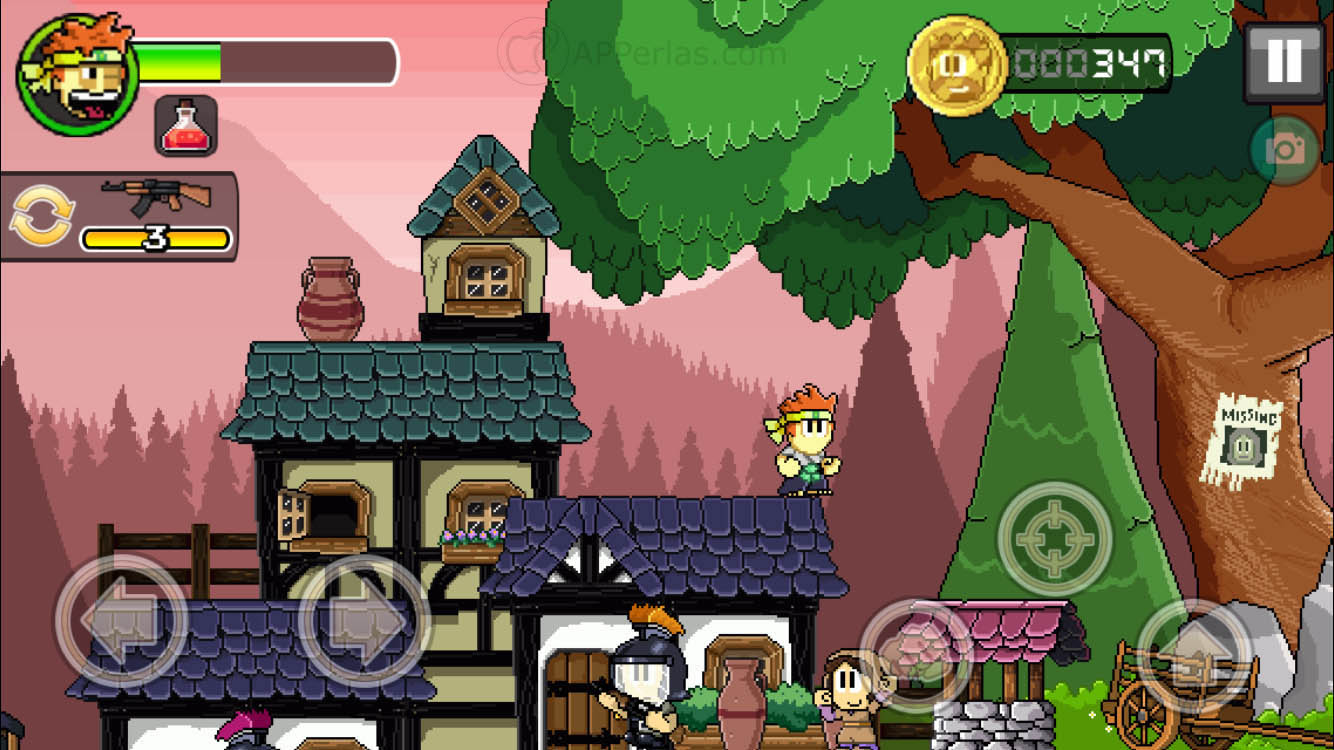Pause the game
This screenshot has height=750, width=1334.
pyautogui.click(x=1283, y=62)
